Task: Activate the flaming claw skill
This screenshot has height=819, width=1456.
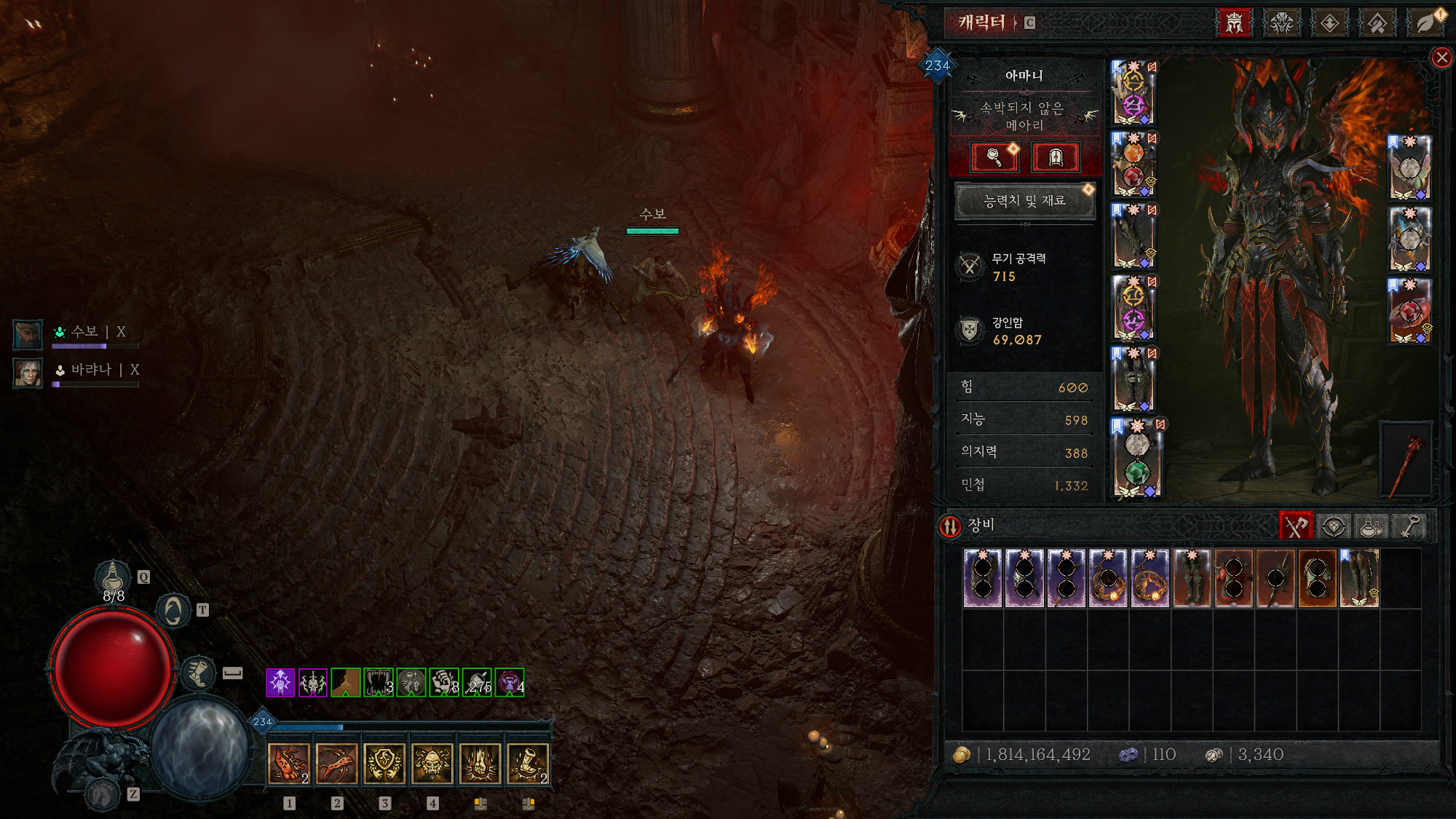Action: (x=289, y=764)
